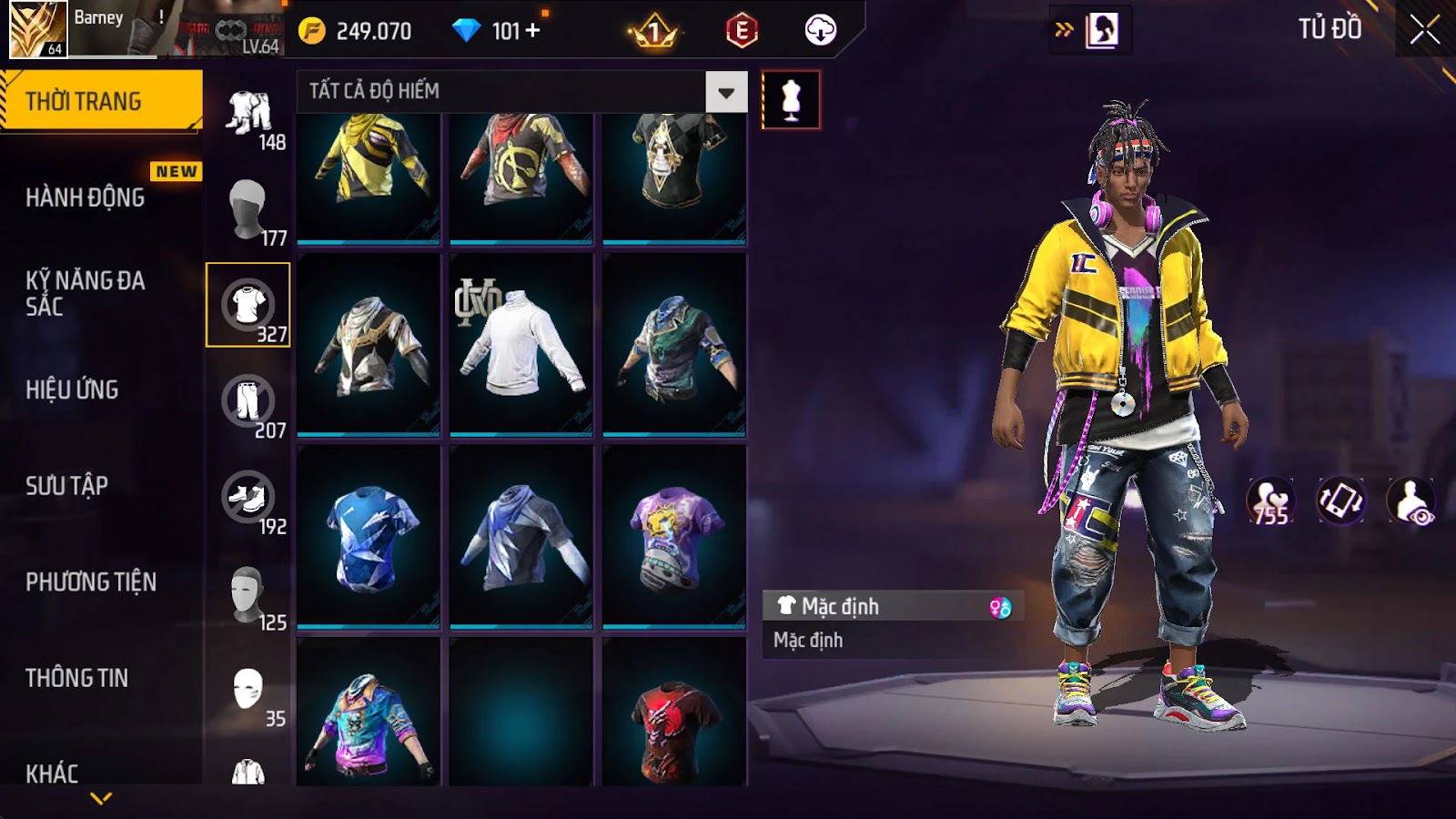Choose the pants category icon
Screen dimensions: 1456x819
point(248,401)
